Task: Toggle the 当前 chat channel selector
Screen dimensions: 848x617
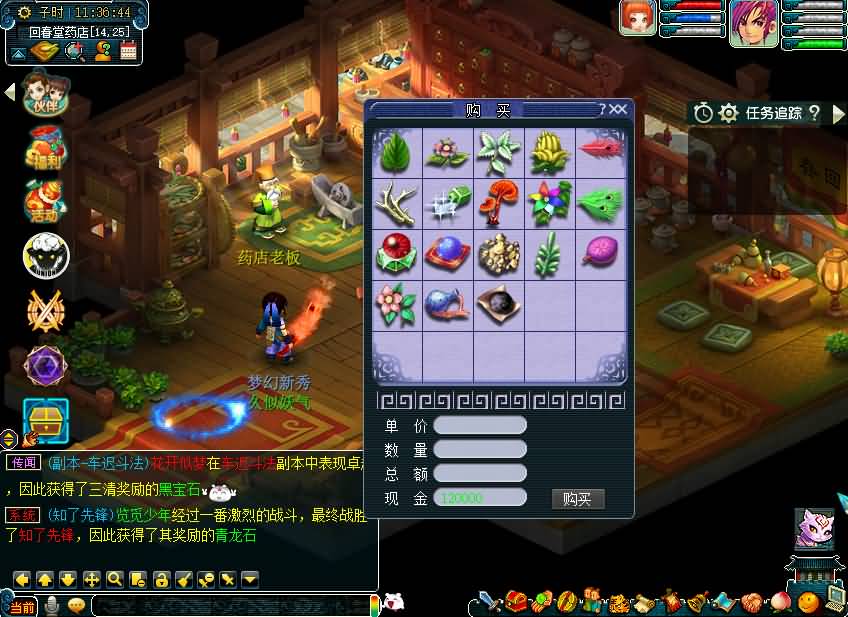Action: pyautogui.click(x=22, y=606)
